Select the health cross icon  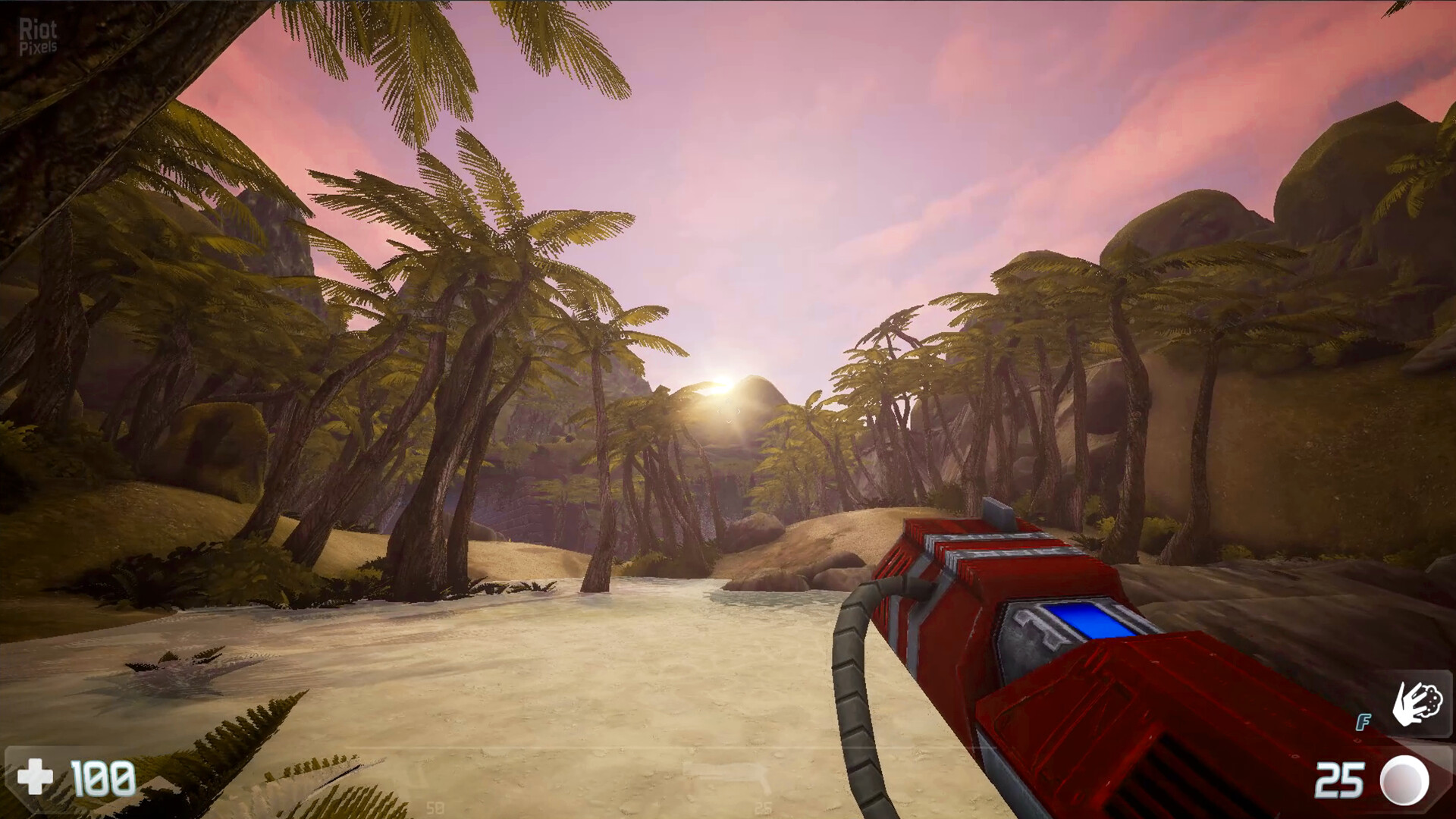[35, 778]
